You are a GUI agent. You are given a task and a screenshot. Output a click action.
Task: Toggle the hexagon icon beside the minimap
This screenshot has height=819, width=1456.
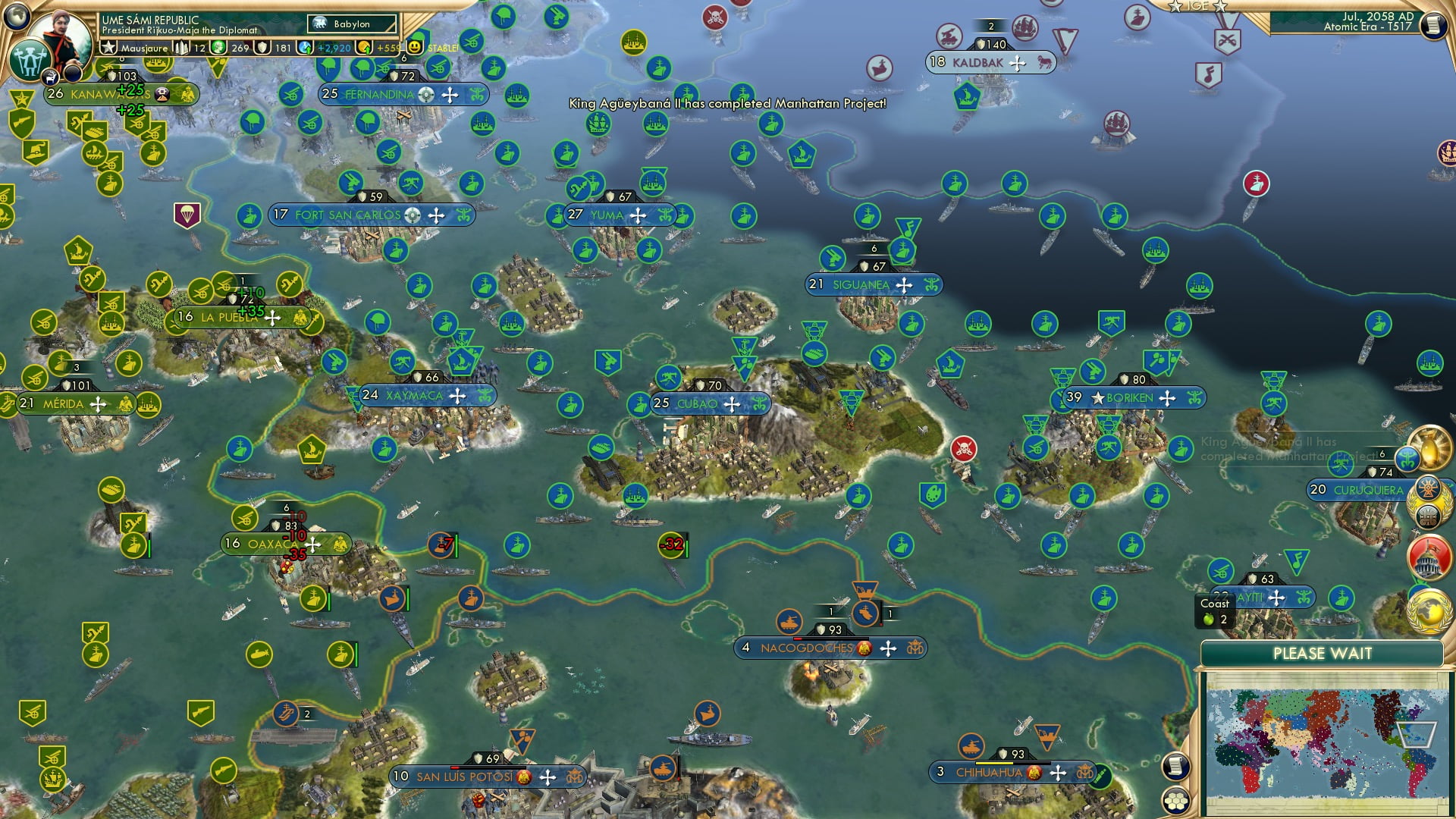pos(1176,801)
